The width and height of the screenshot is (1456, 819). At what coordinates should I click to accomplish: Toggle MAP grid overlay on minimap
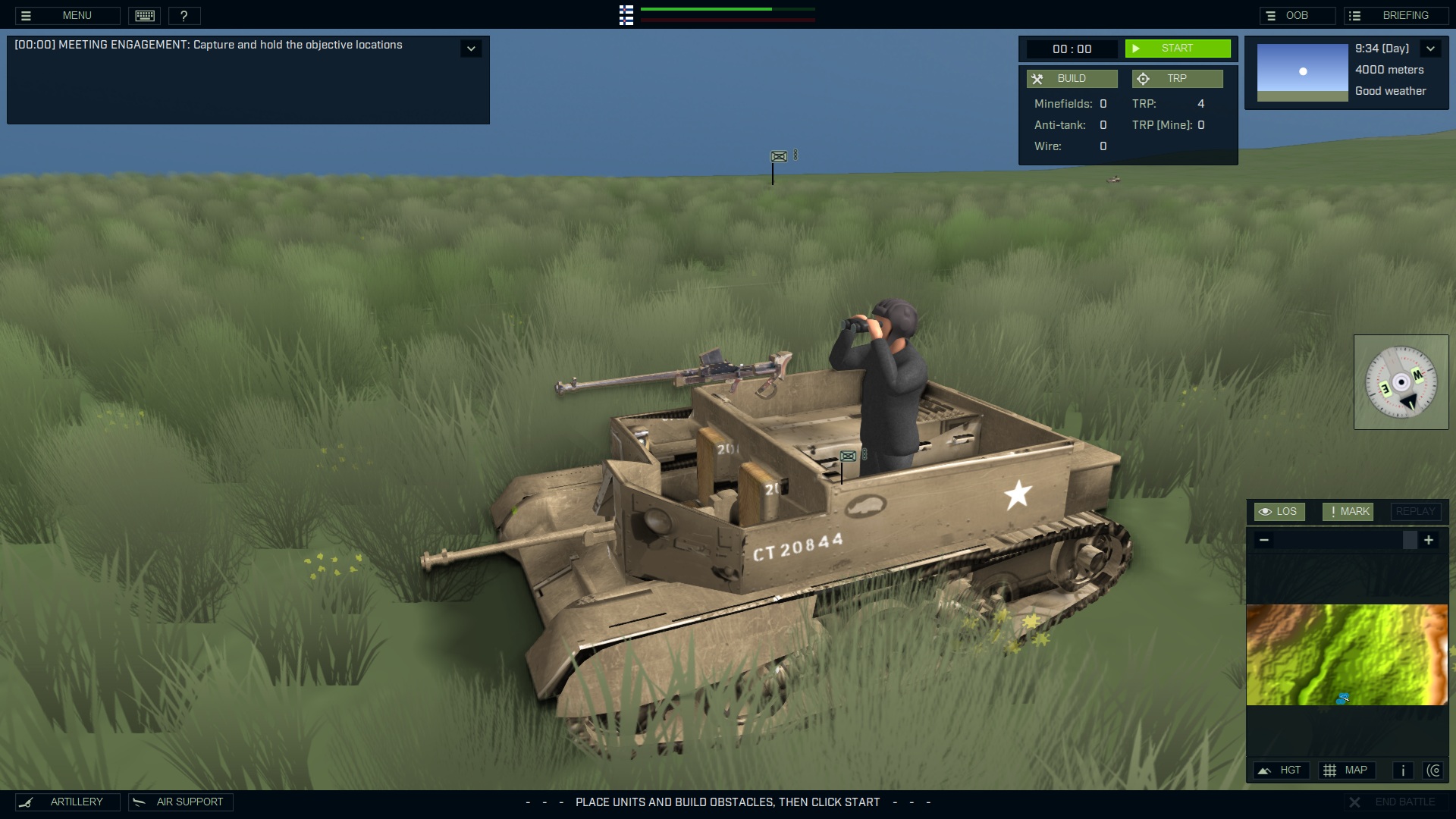(x=1348, y=770)
